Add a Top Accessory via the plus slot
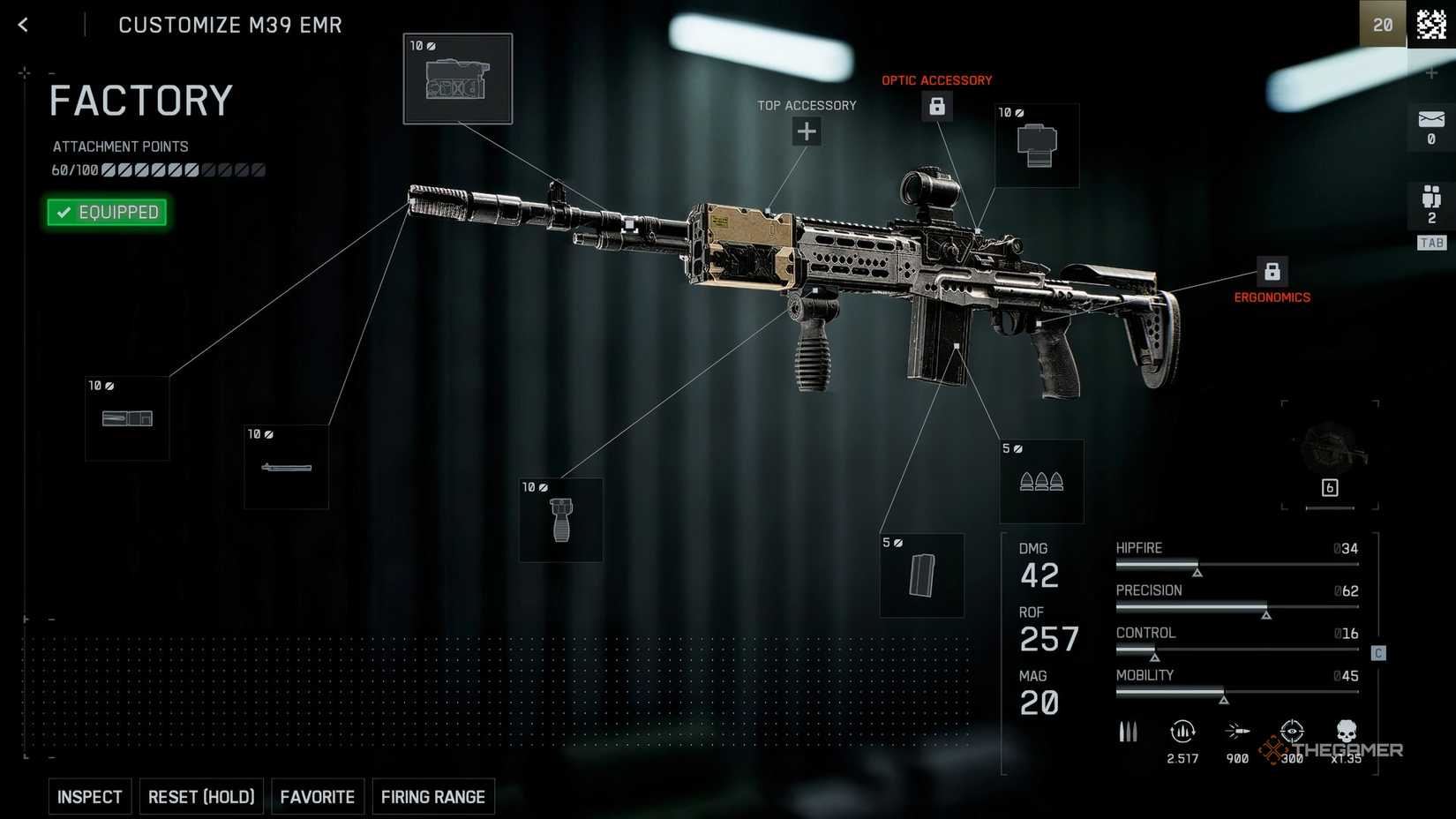The height and width of the screenshot is (819, 1456). [806, 131]
